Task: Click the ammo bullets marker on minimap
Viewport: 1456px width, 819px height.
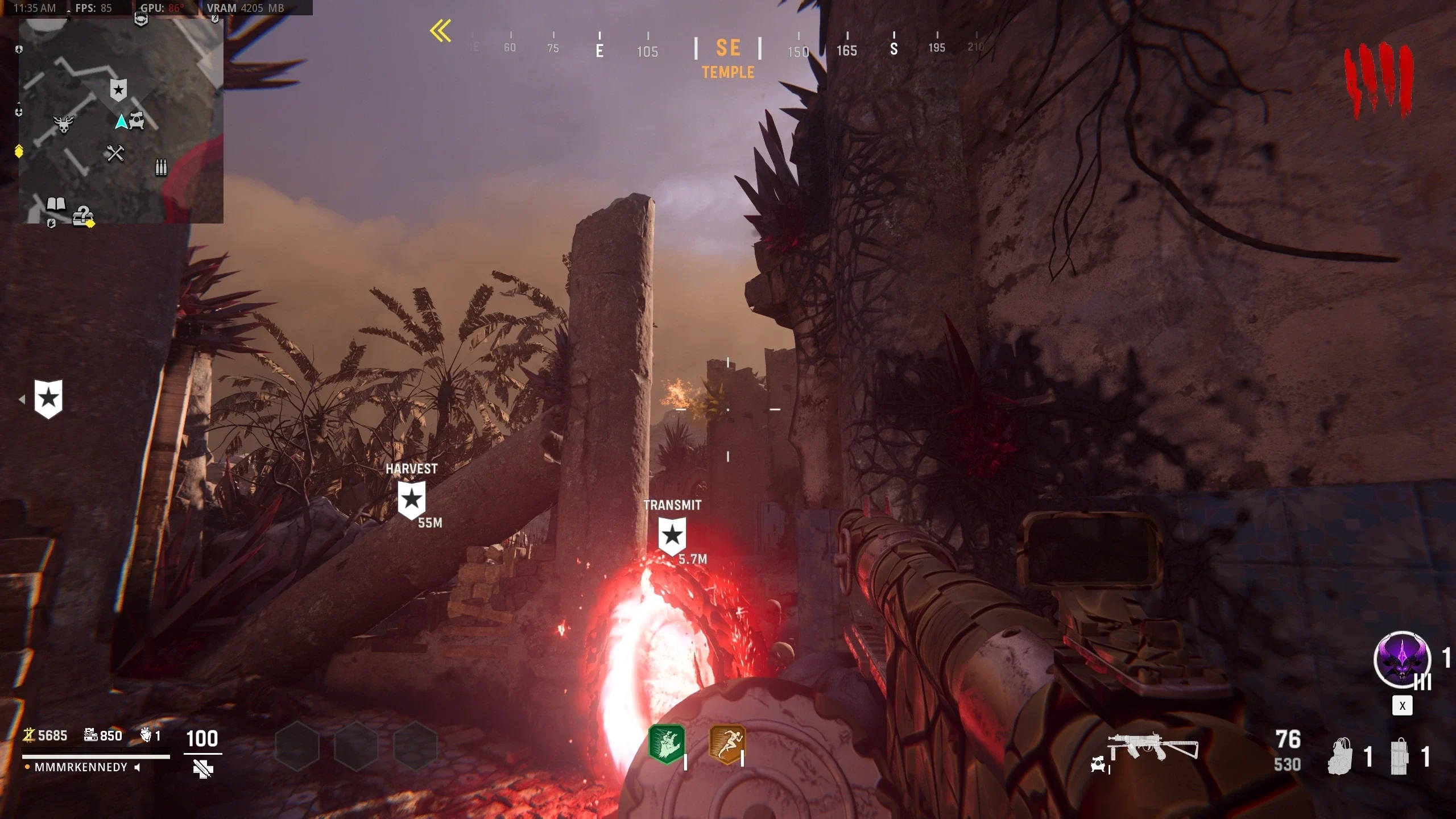Action: [x=162, y=167]
